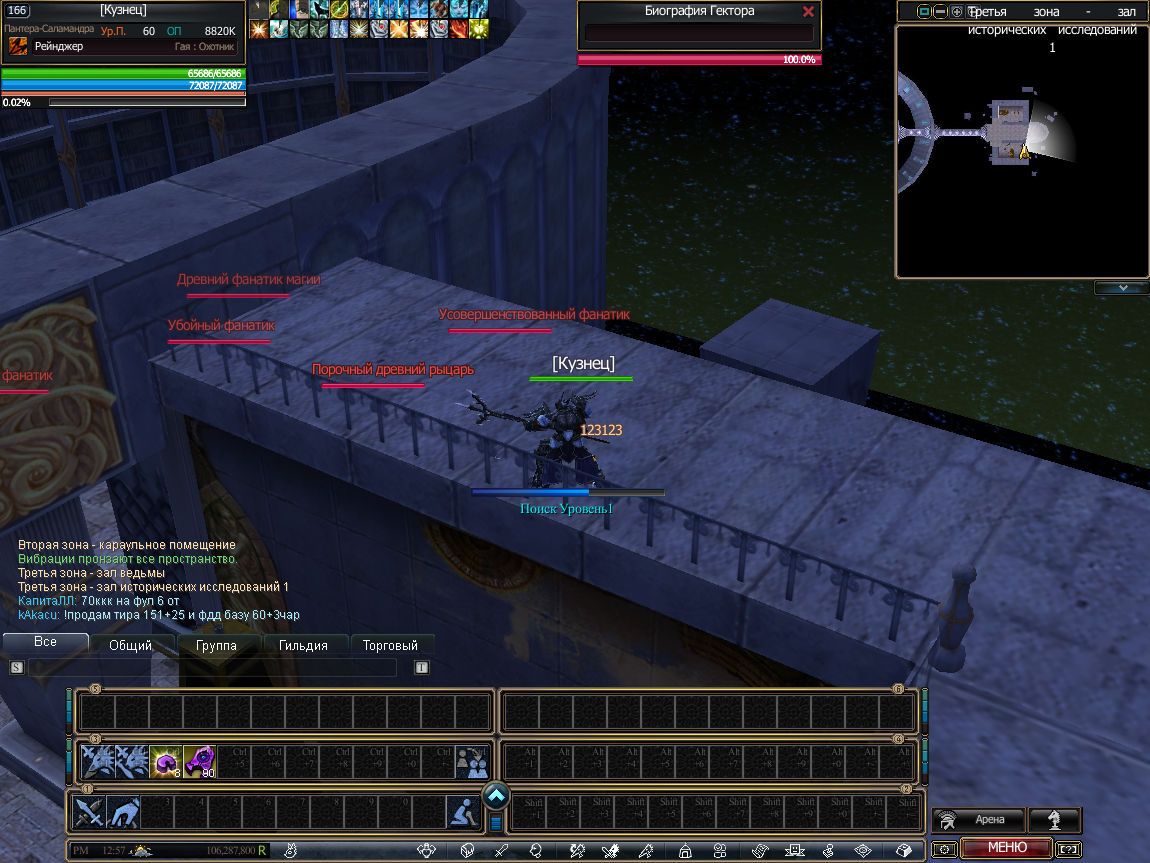The height and width of the screenshot is (863, 1150).
Task: Use the purple item with count 80
Action: click(199, 762)
